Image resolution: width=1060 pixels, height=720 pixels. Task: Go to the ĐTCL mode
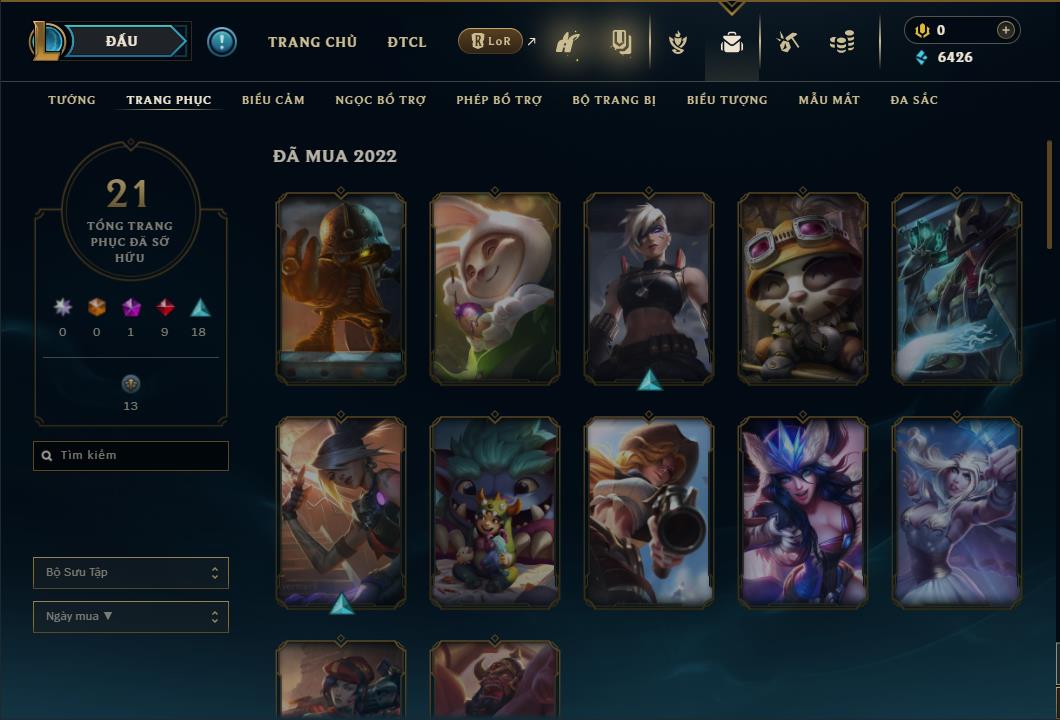click(x=407, y=42)
